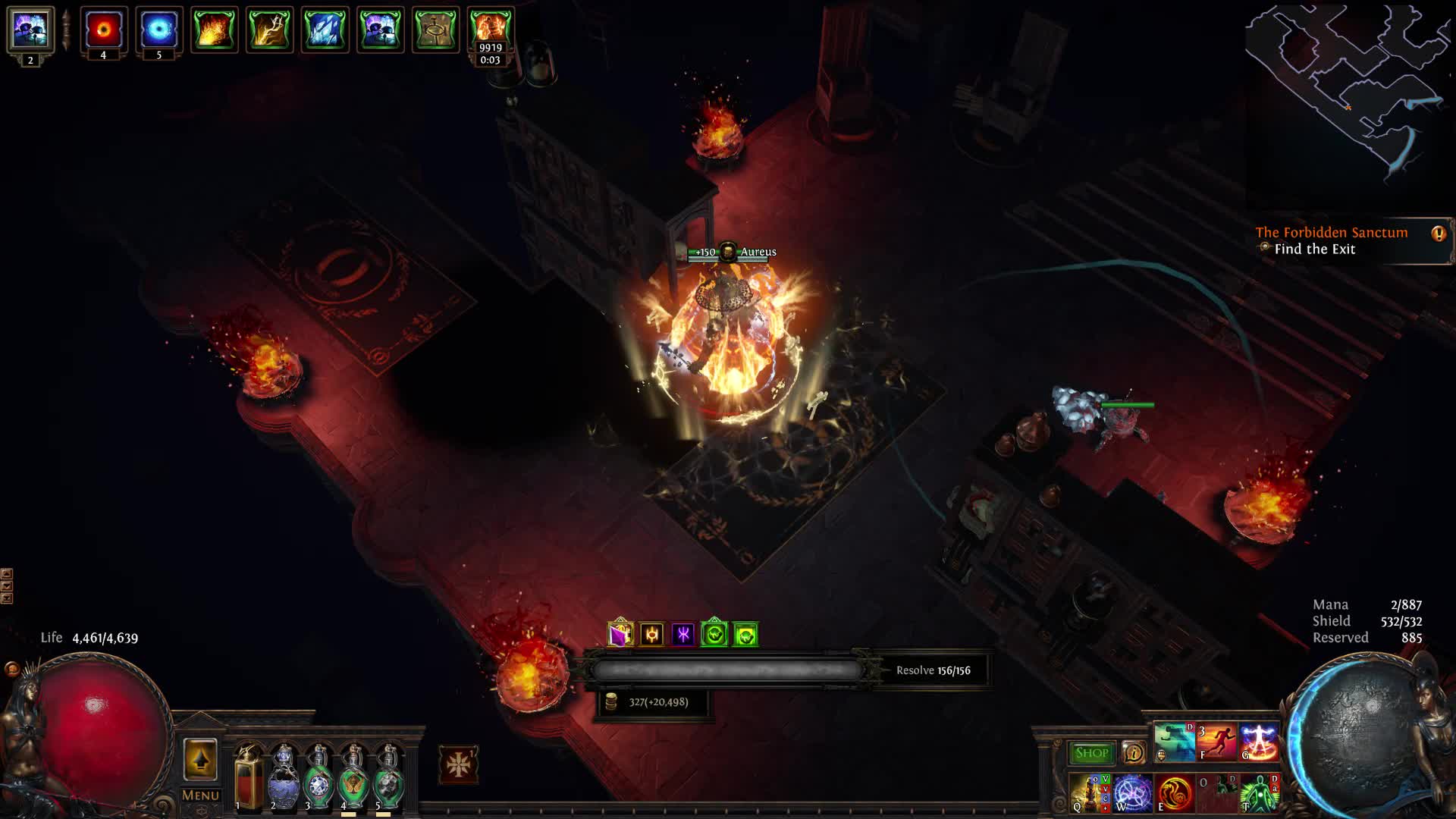Select the purple book sanctum boon icon
The width and height of the screenshot is (1456, 819).
[x=620, y=634]
